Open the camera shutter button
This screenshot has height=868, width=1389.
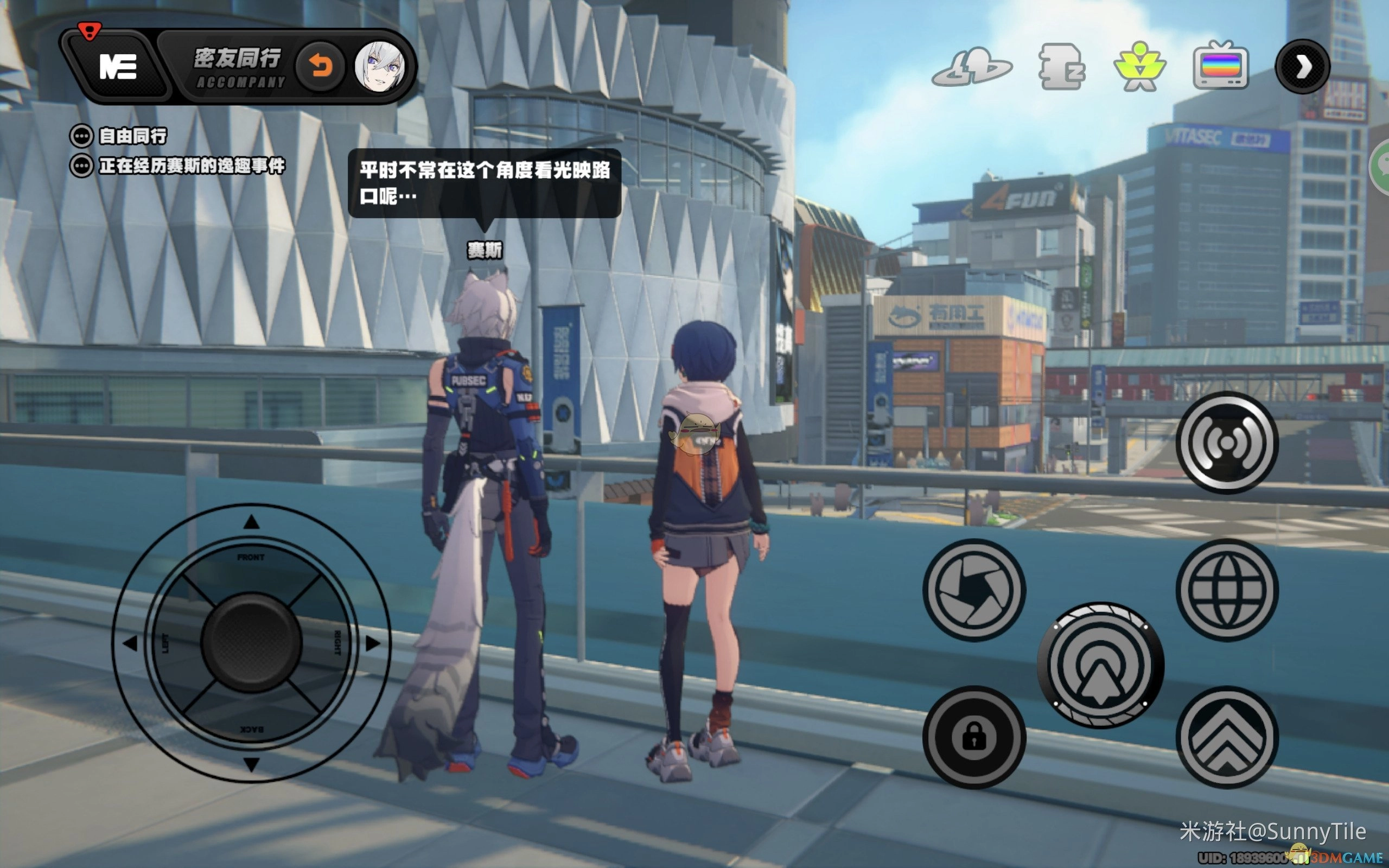974,590
